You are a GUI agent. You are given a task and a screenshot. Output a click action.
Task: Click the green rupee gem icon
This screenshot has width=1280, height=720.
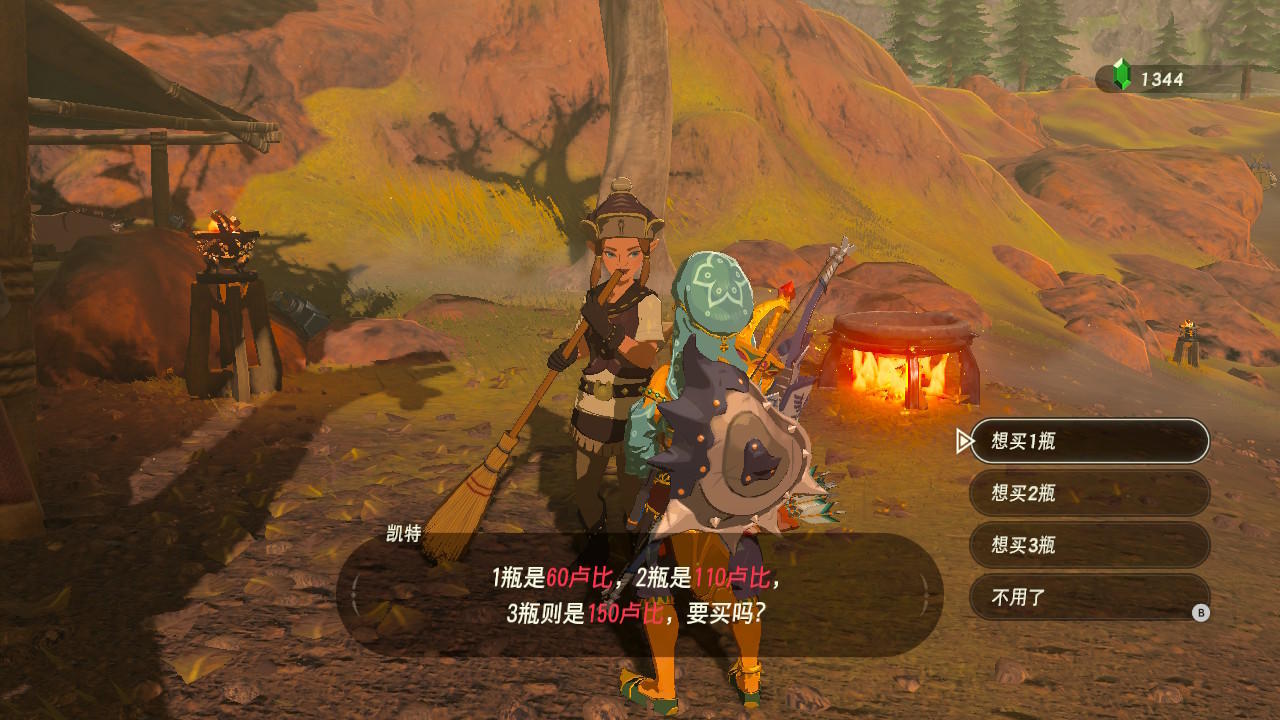pos(1122,72)
